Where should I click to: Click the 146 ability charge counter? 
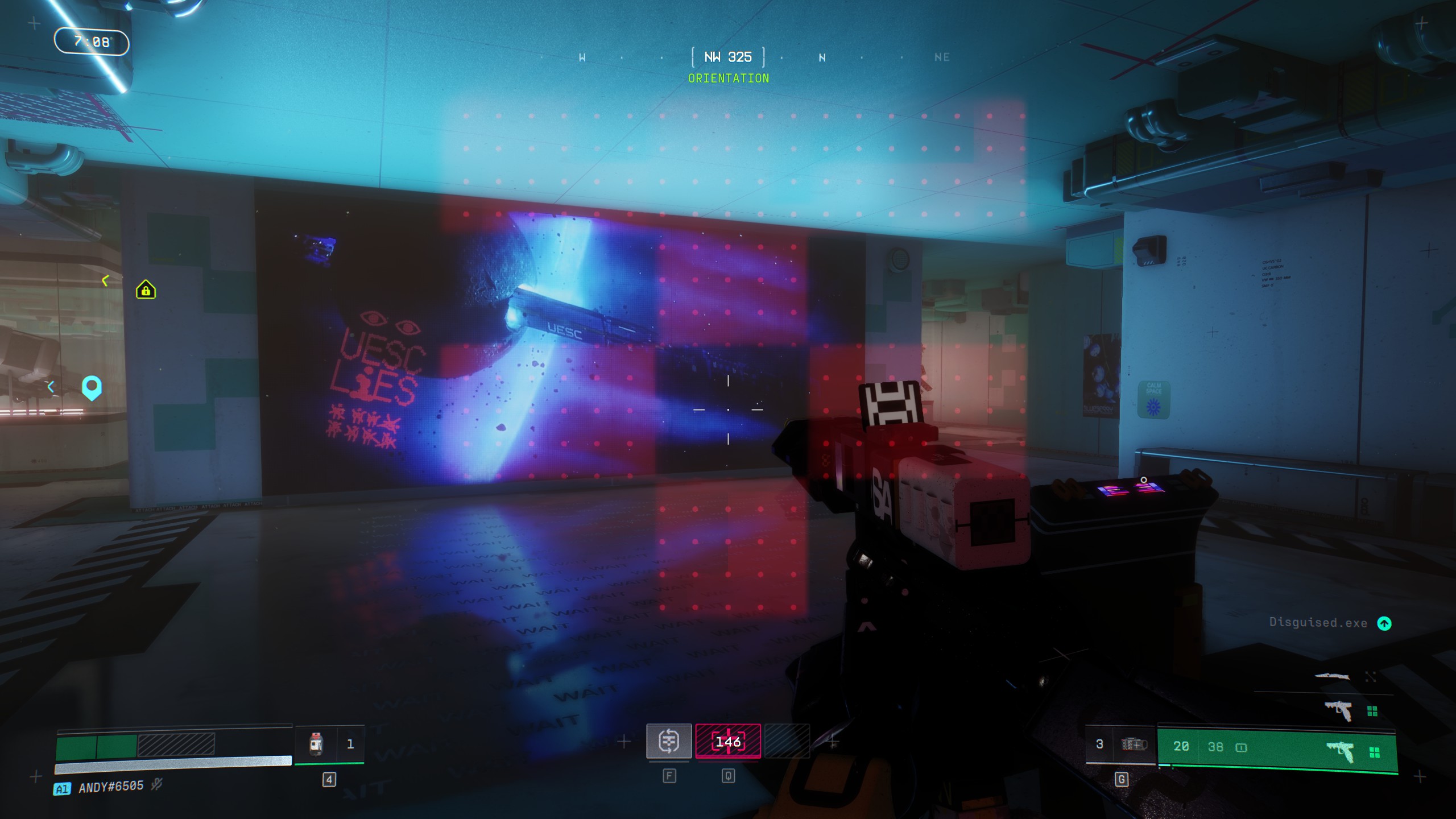pos(728,741)
